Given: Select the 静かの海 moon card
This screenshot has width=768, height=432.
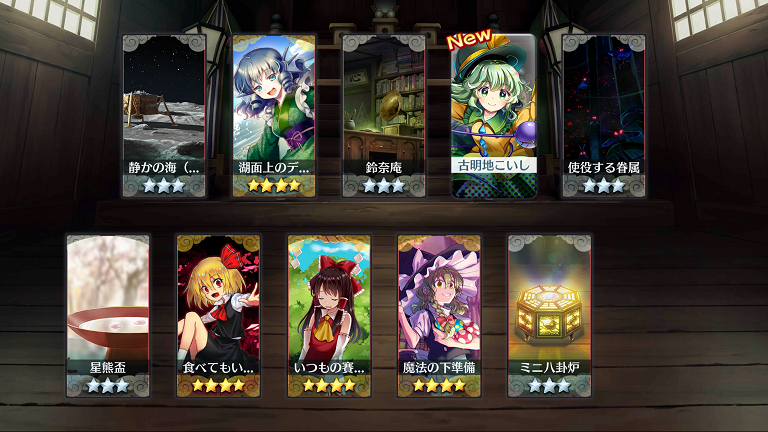Looking at the screenshot, I should (x=164, y=115).
